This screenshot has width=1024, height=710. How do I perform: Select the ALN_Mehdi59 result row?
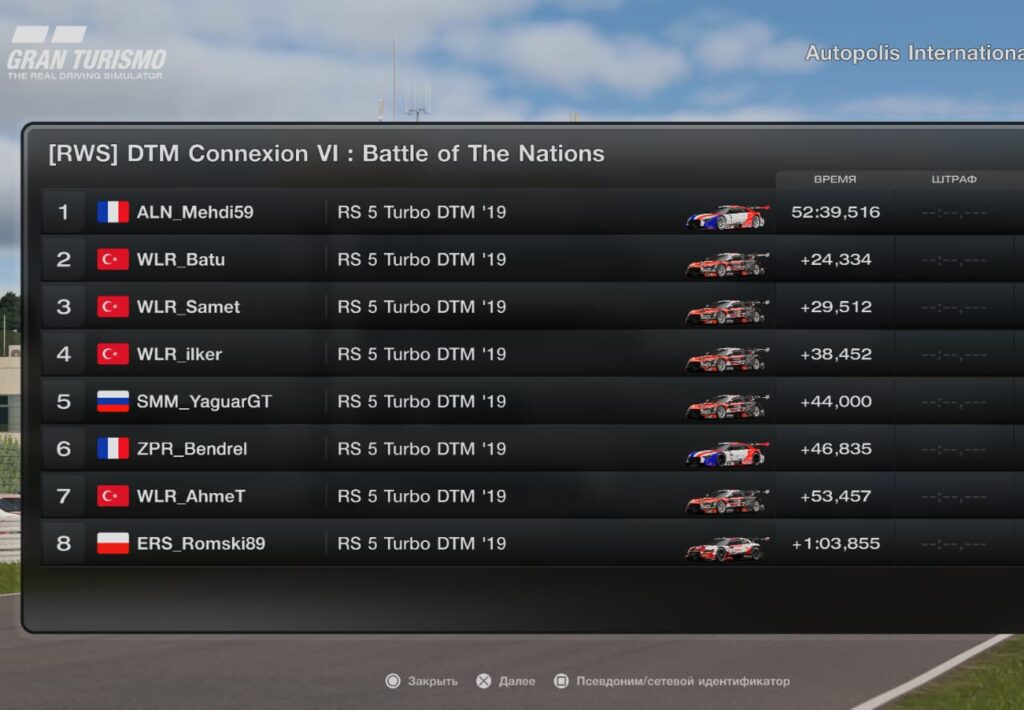click(195, 212)
